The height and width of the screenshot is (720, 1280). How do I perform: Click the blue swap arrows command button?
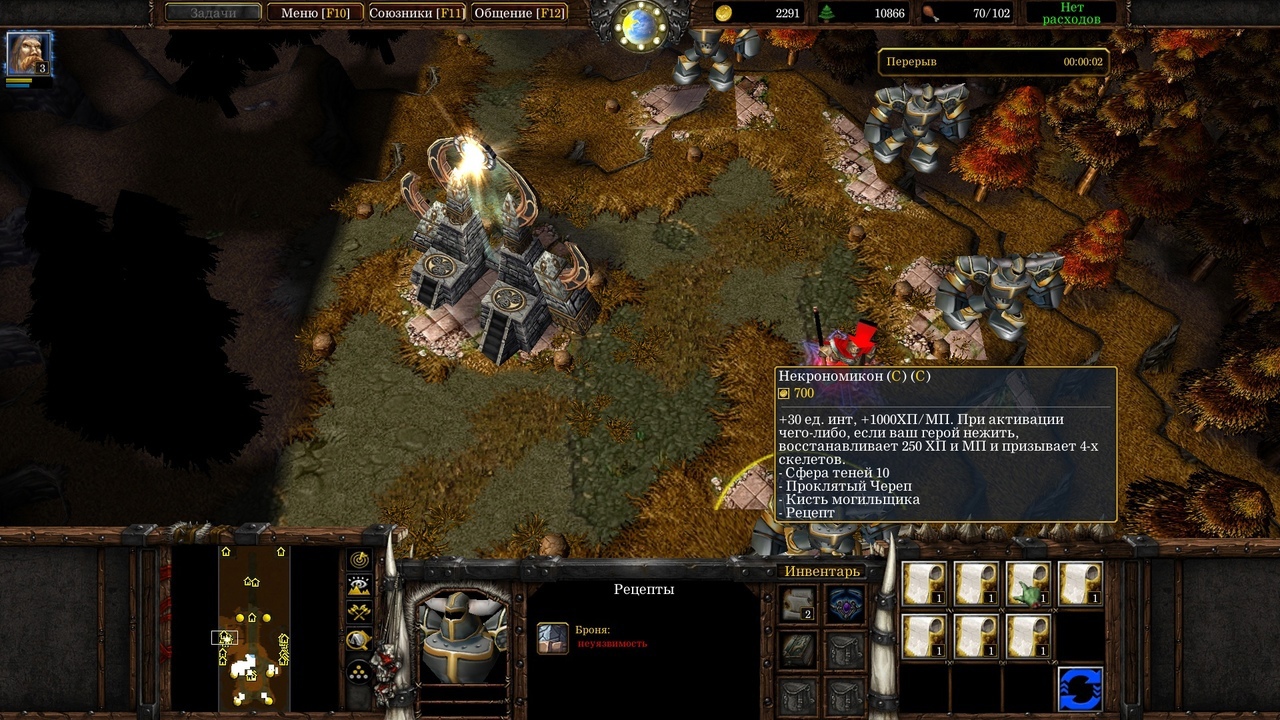[1080, 690]
